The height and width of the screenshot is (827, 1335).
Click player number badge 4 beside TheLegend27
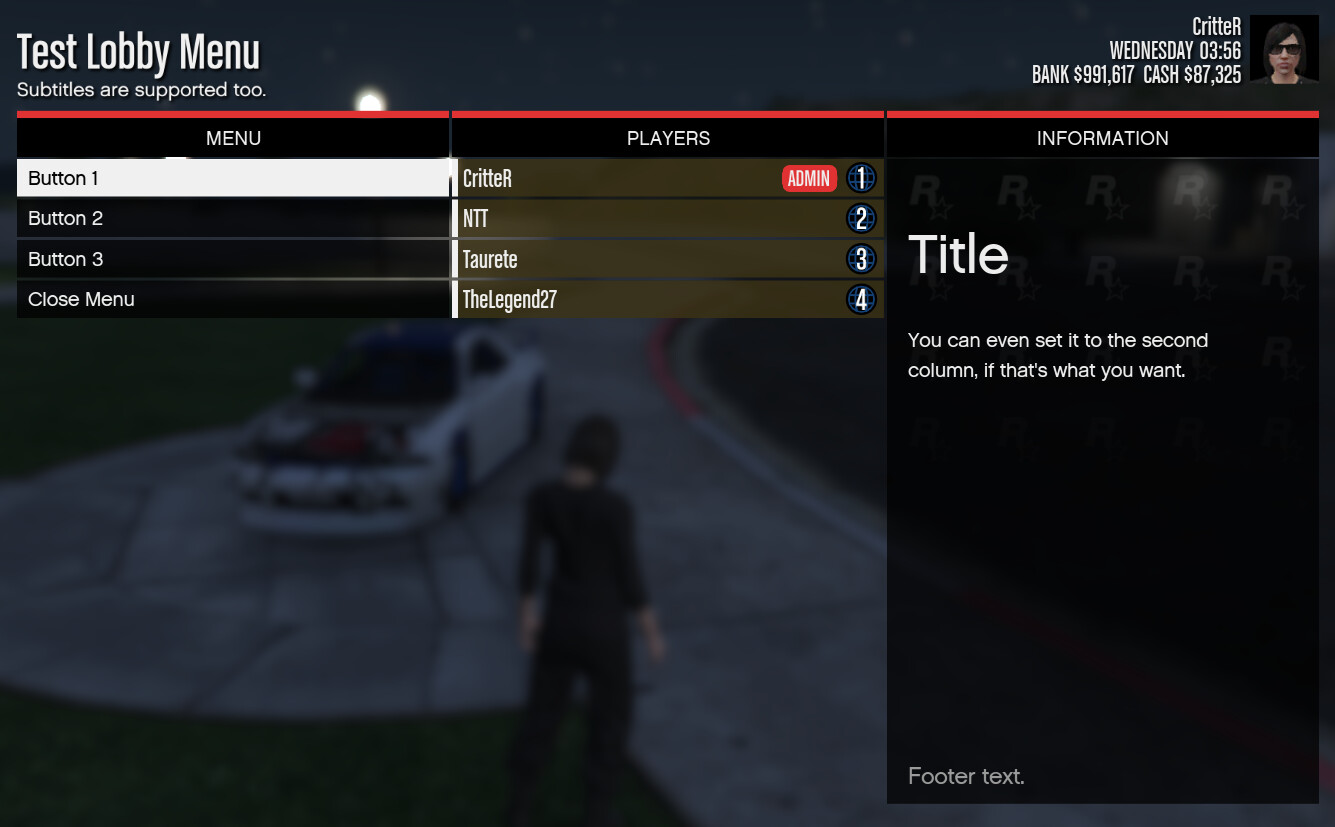coord(861,298)
